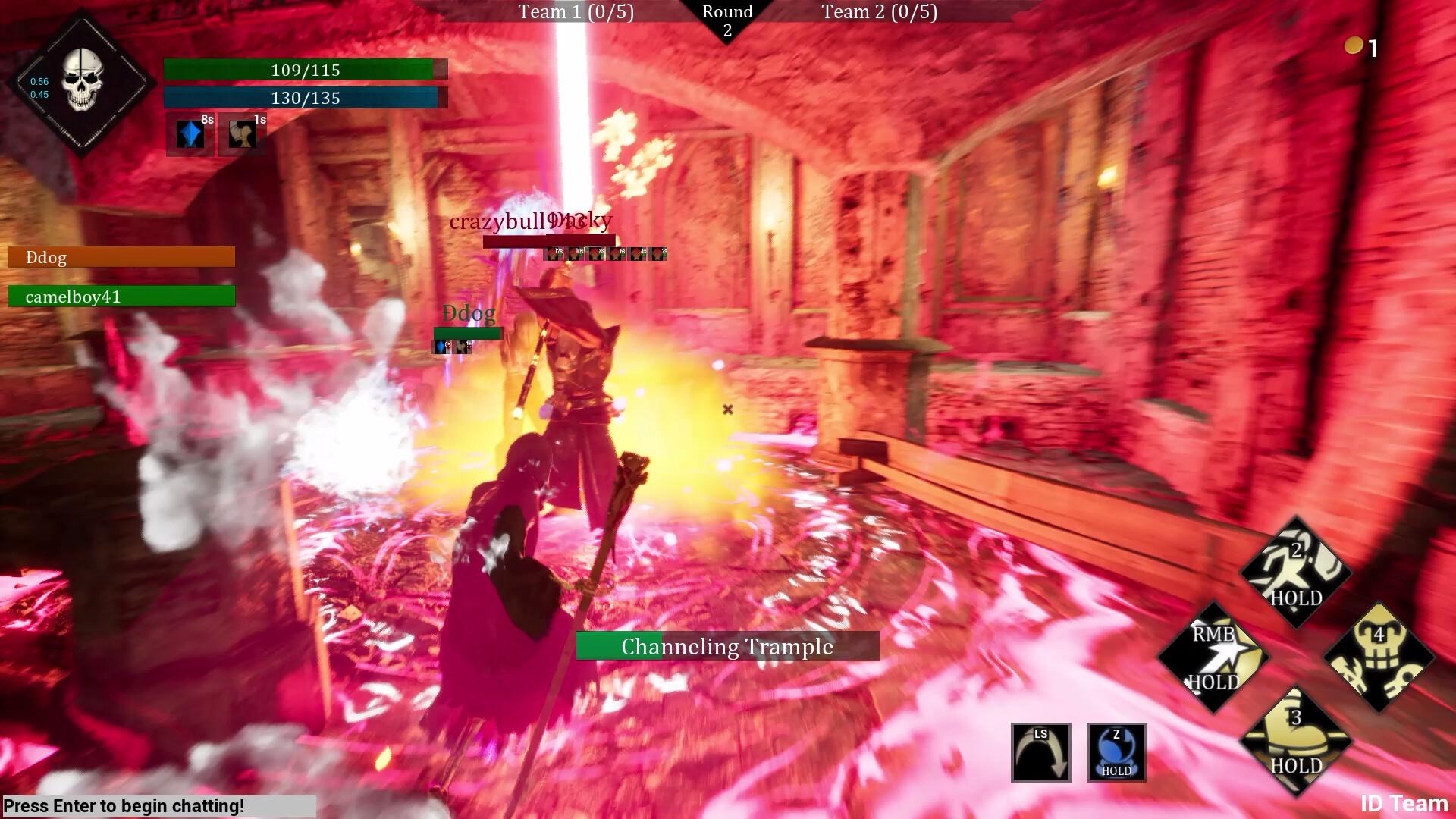Image resolution: width=1456 pixels, height=819 pixels.
Task: Open camelboy41's green team entry
Action: point(121,297)
